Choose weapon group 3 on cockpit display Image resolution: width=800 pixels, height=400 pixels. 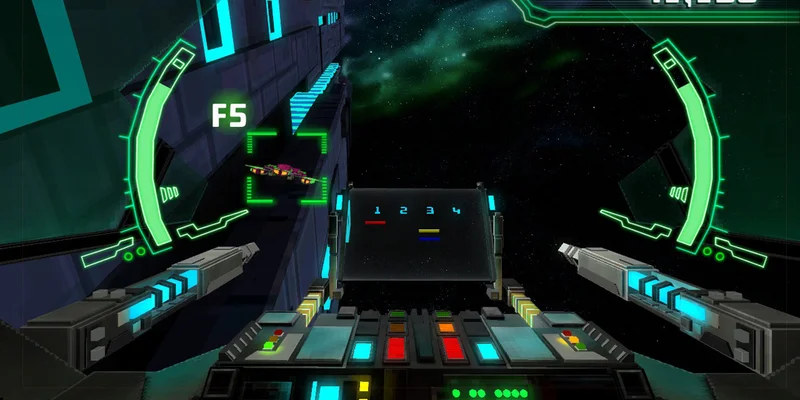click(429, 211)
